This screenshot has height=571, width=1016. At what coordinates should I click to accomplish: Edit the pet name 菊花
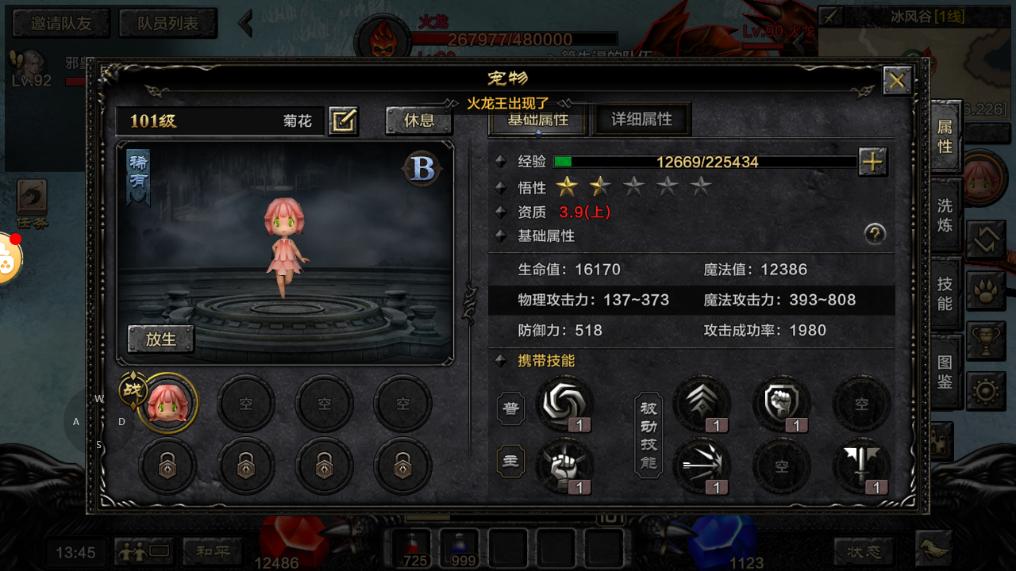[343, 121]
